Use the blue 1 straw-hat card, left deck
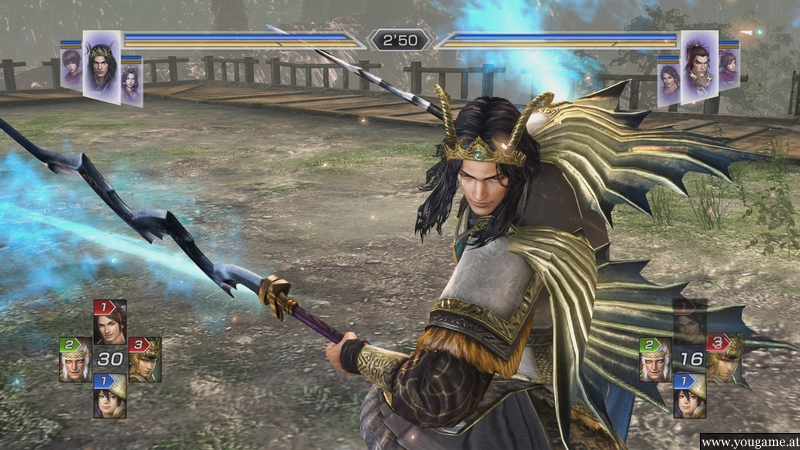 click(110, 396)
